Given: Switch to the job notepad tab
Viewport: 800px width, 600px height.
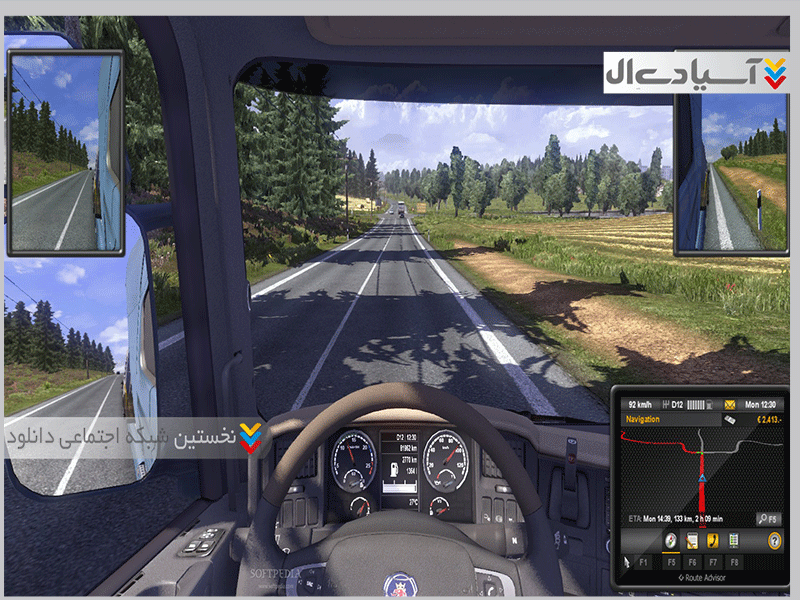Looking at the screenshot, I should tap(692, 540).
